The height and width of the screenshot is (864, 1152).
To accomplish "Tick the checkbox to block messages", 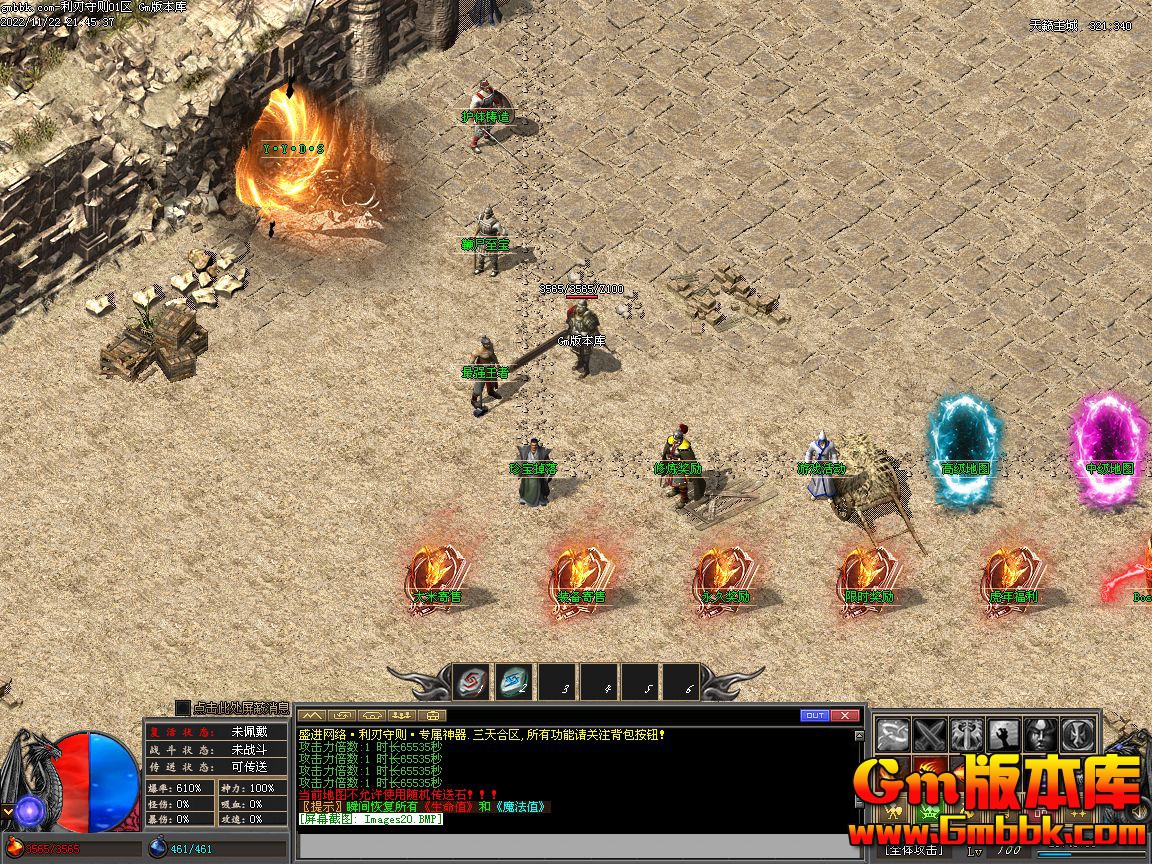I will tap(183, 708).
